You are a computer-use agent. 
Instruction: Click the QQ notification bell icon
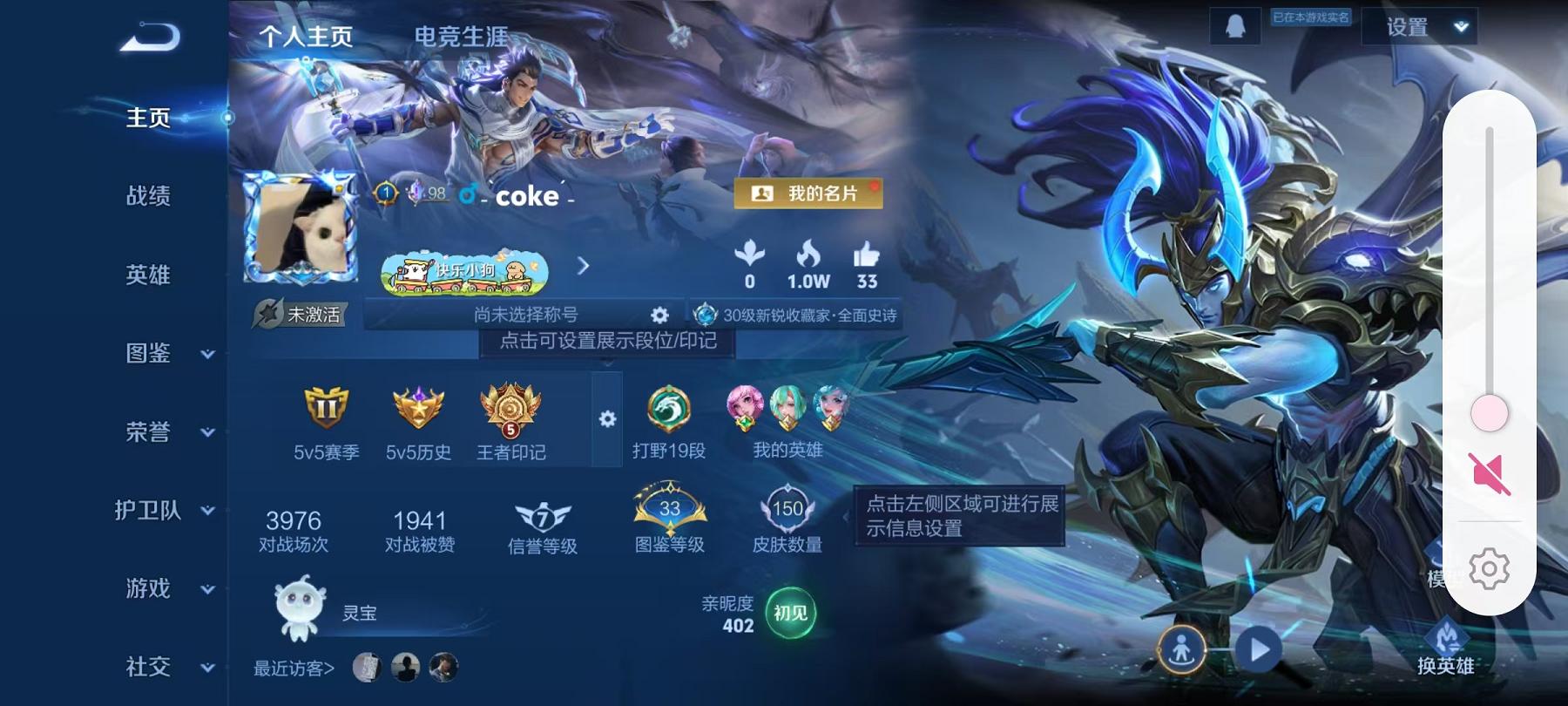coord(1235,27)
